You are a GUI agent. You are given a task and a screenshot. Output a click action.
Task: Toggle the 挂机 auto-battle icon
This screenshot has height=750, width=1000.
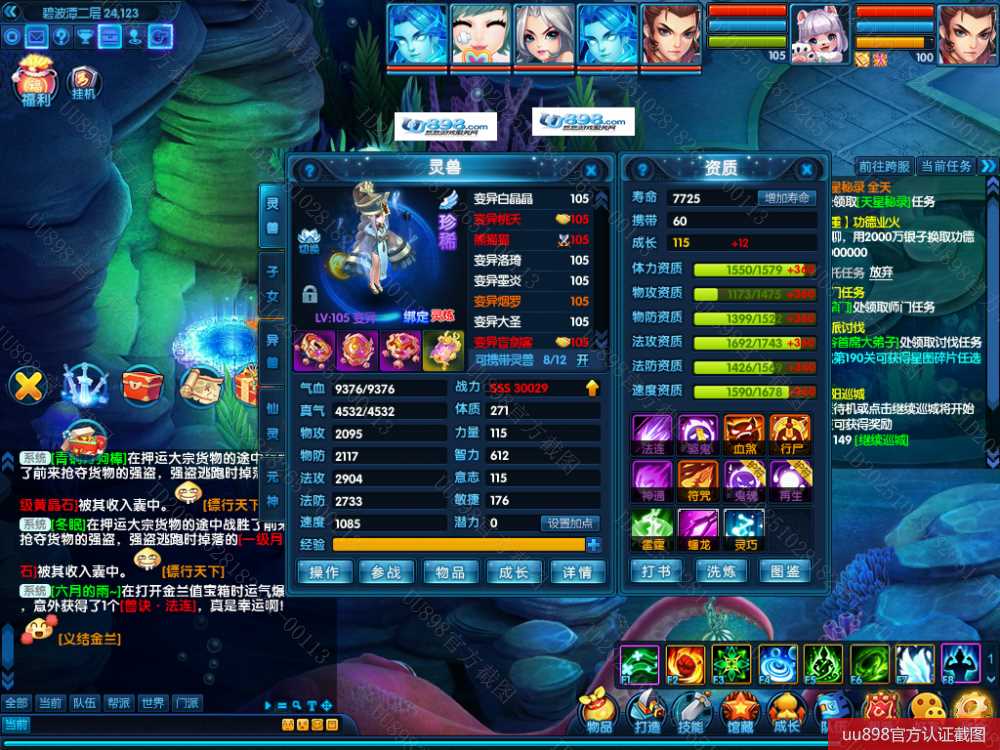coord(84,80)
